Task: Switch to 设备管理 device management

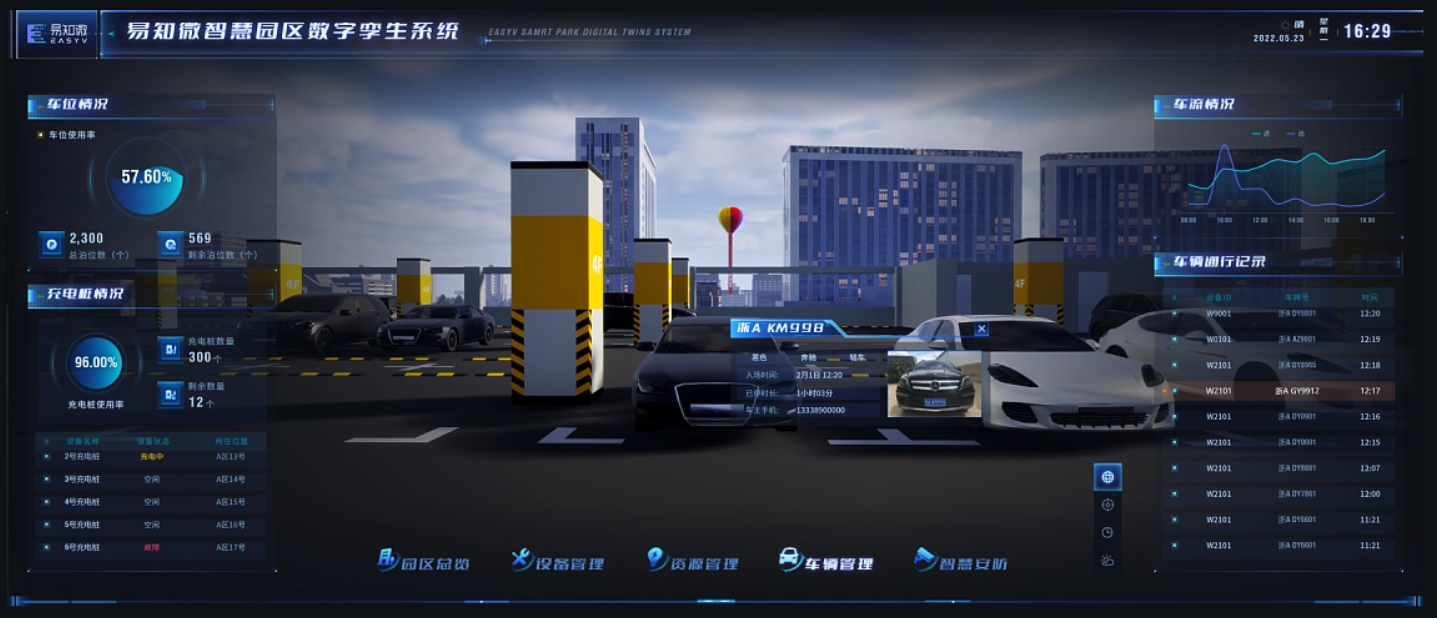Action: (557, 562)
